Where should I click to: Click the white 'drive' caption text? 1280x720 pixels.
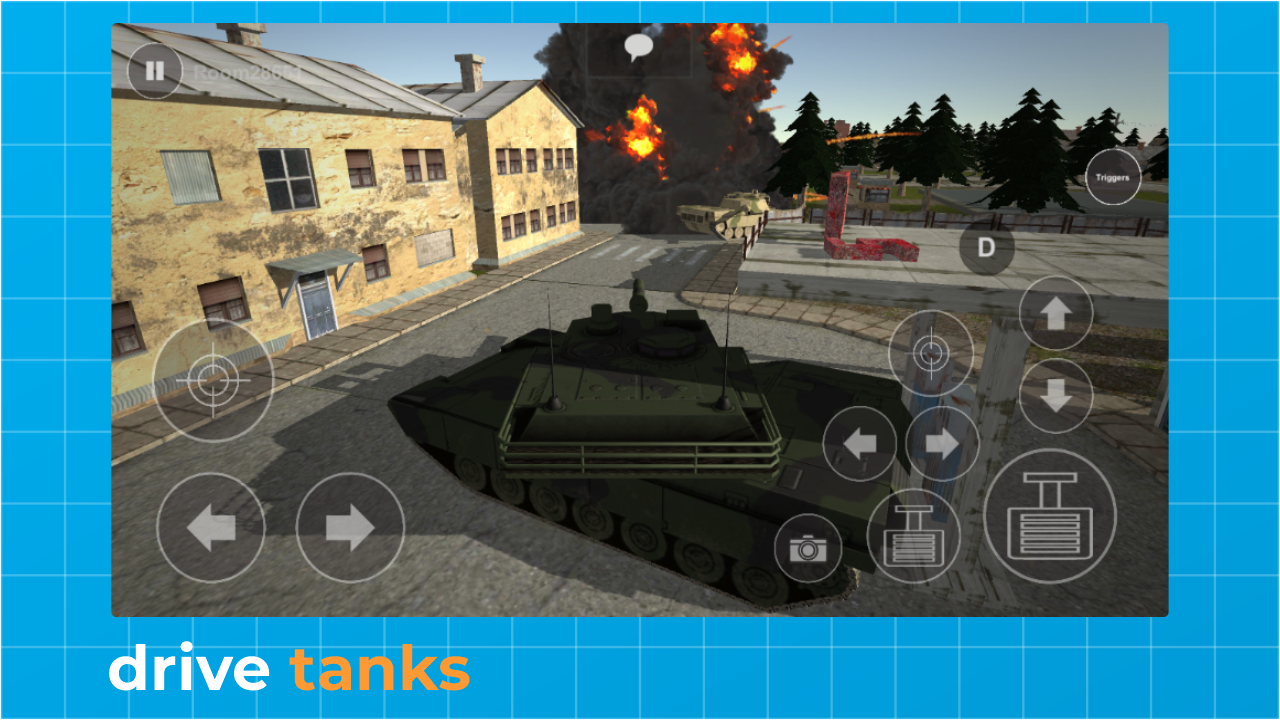point(190,668)
